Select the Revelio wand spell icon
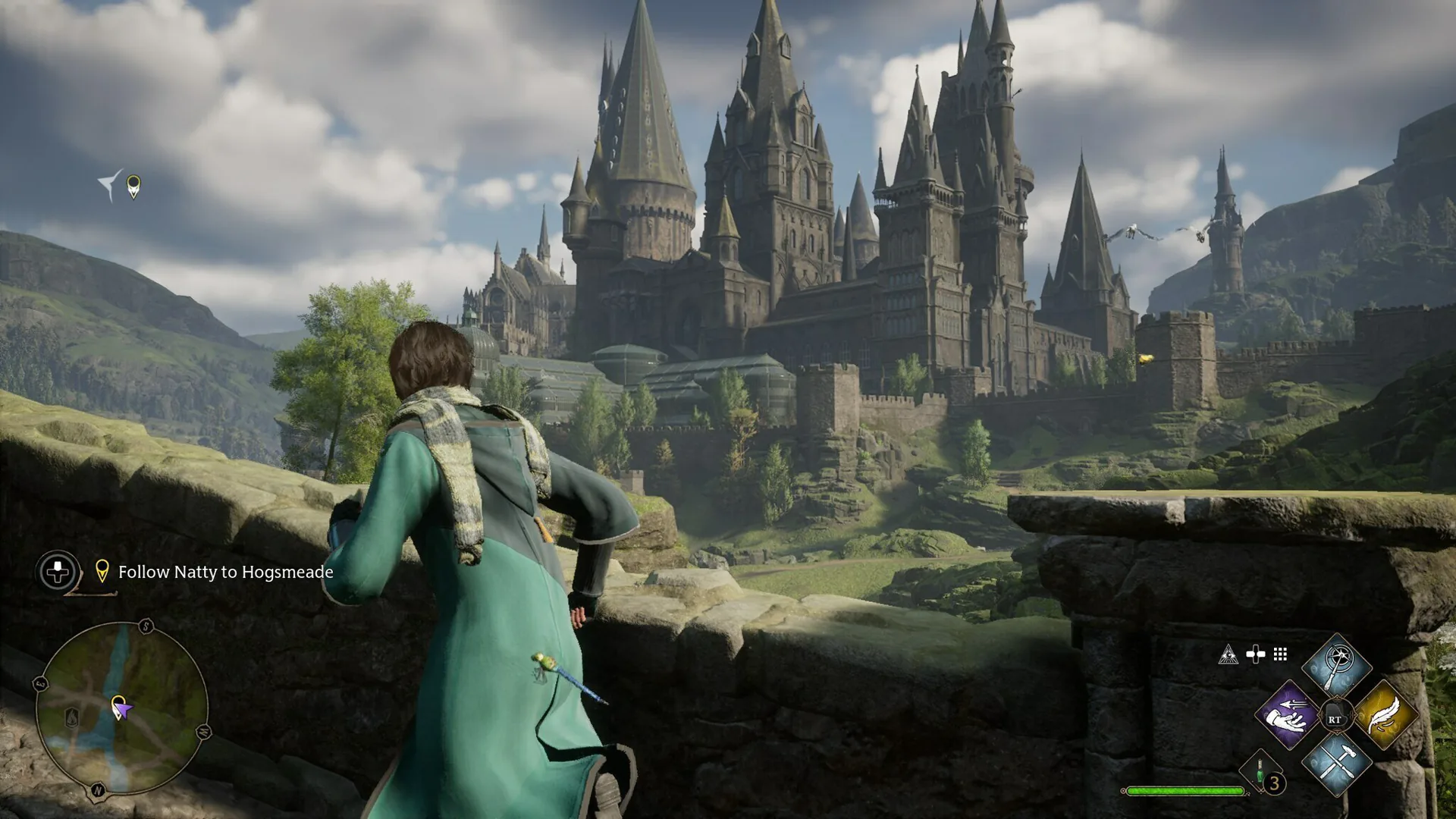 (1336, 661)
